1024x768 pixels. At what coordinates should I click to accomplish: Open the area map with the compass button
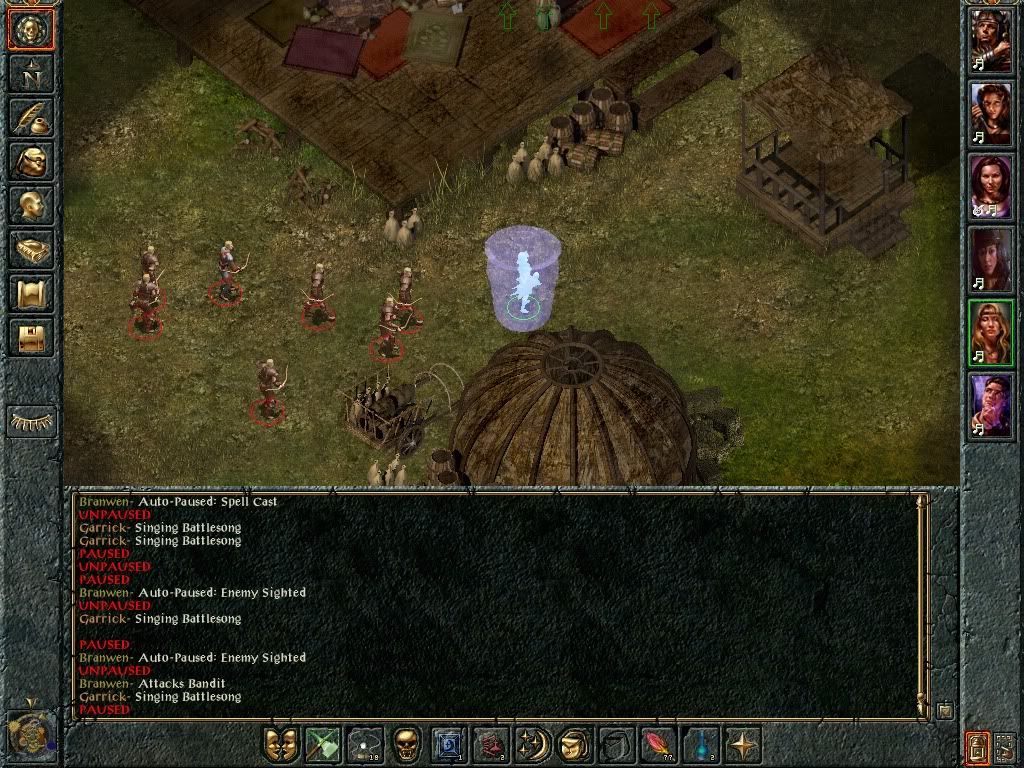click(31, 72)
